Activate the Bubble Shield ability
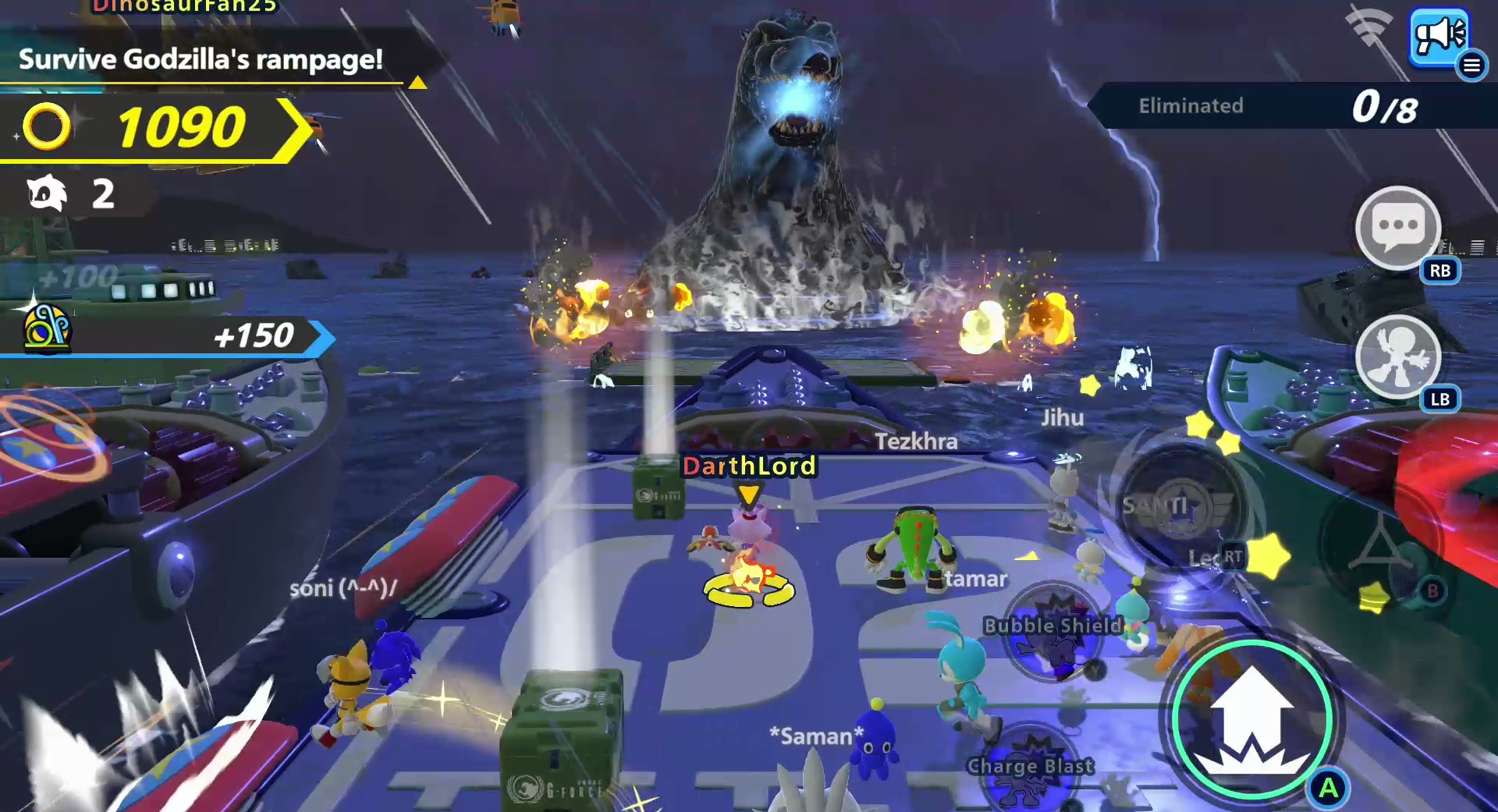The width and height of the screenshot is (1498, 812). point(1053,632)
